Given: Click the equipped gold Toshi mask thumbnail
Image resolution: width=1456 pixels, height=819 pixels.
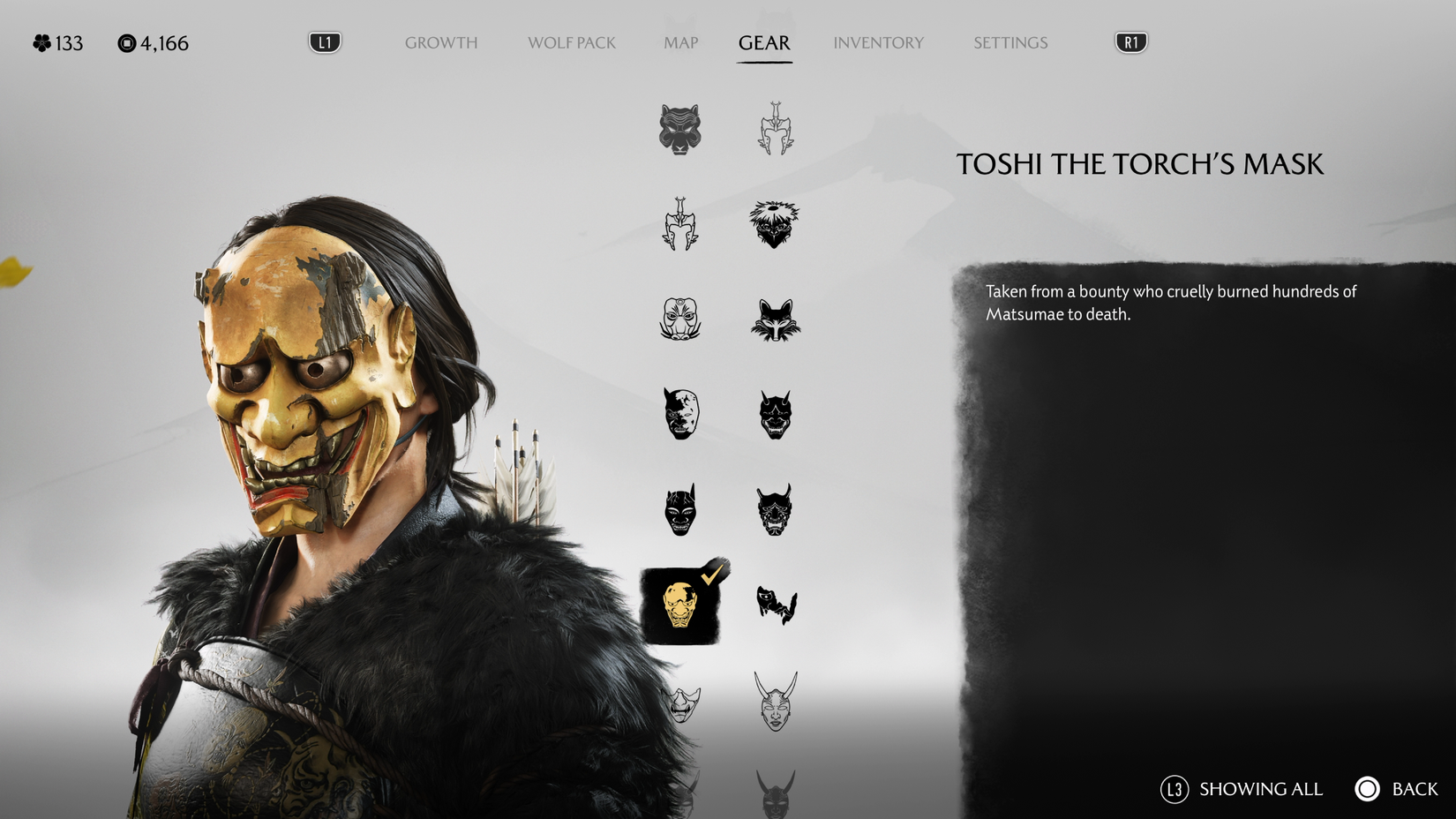Looking at the screenshot, I should tap(679, 606).
